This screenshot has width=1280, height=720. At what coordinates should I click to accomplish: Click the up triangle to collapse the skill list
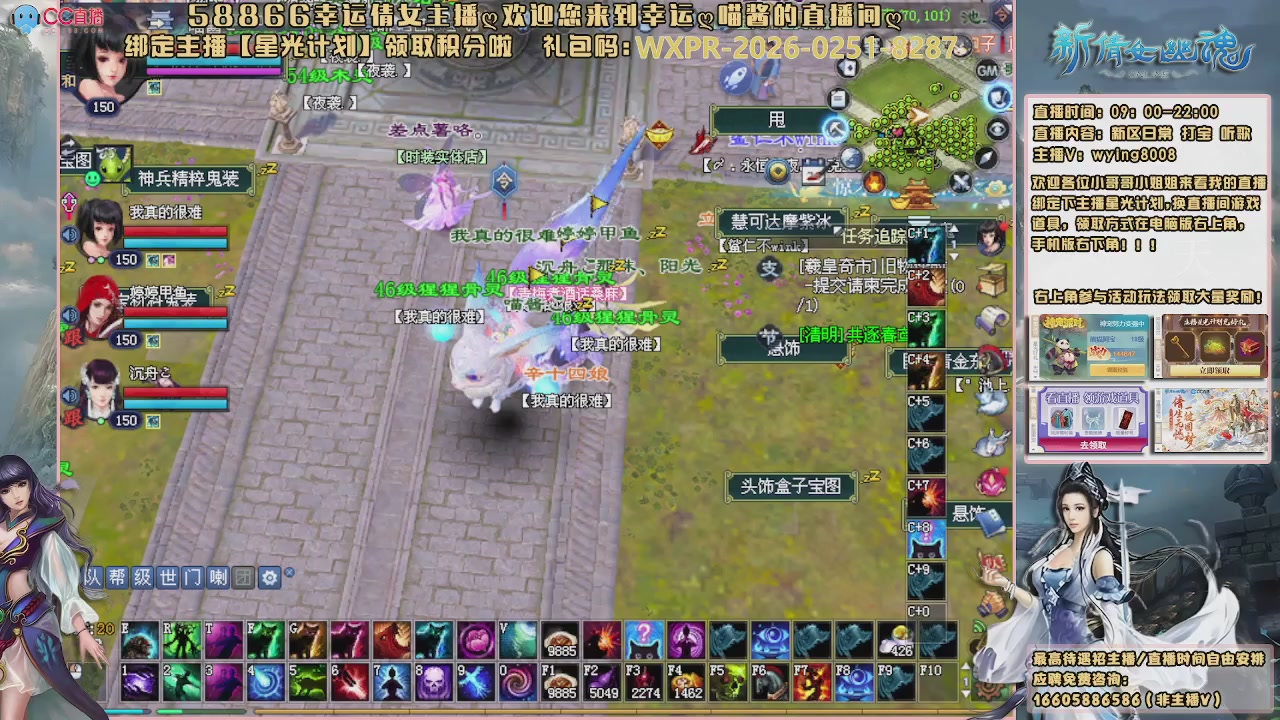click(x=952, y=231)
